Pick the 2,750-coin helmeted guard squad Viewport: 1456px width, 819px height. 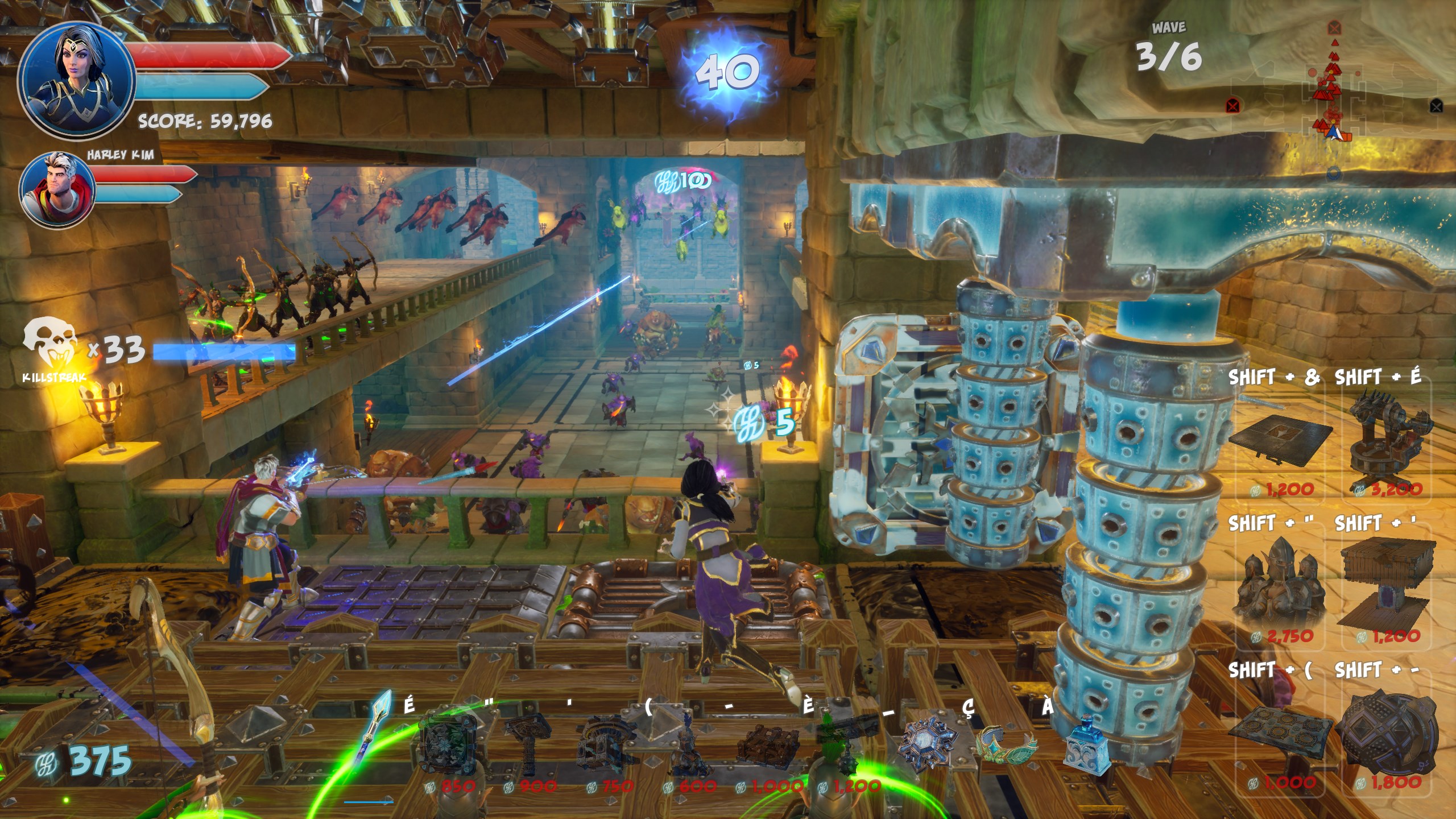click(1280, 586)
